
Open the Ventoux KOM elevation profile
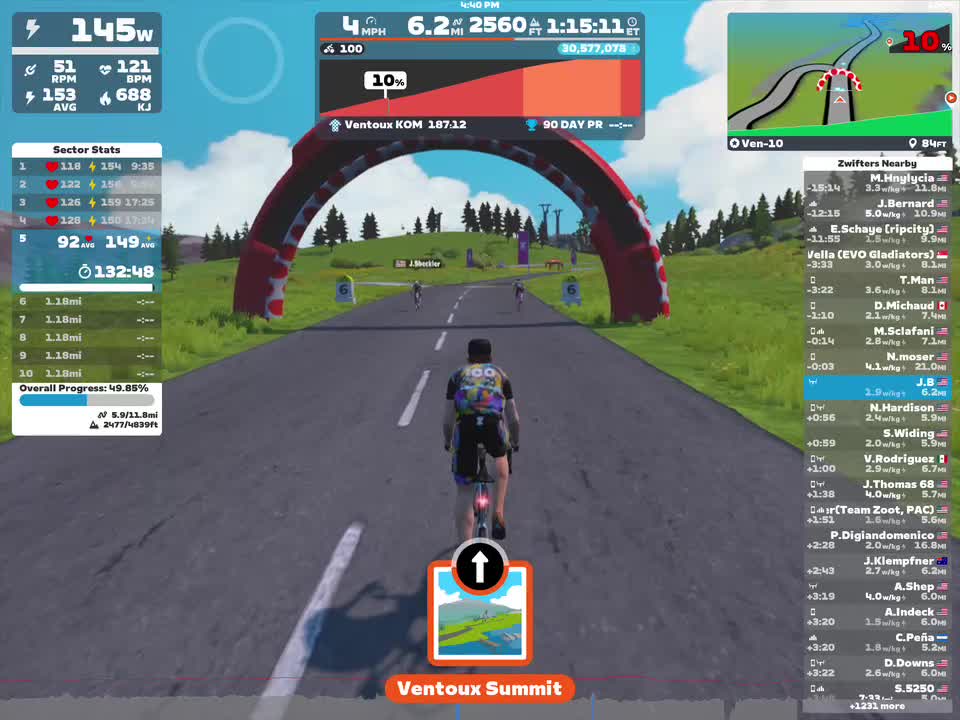click(x=480, y=88)
